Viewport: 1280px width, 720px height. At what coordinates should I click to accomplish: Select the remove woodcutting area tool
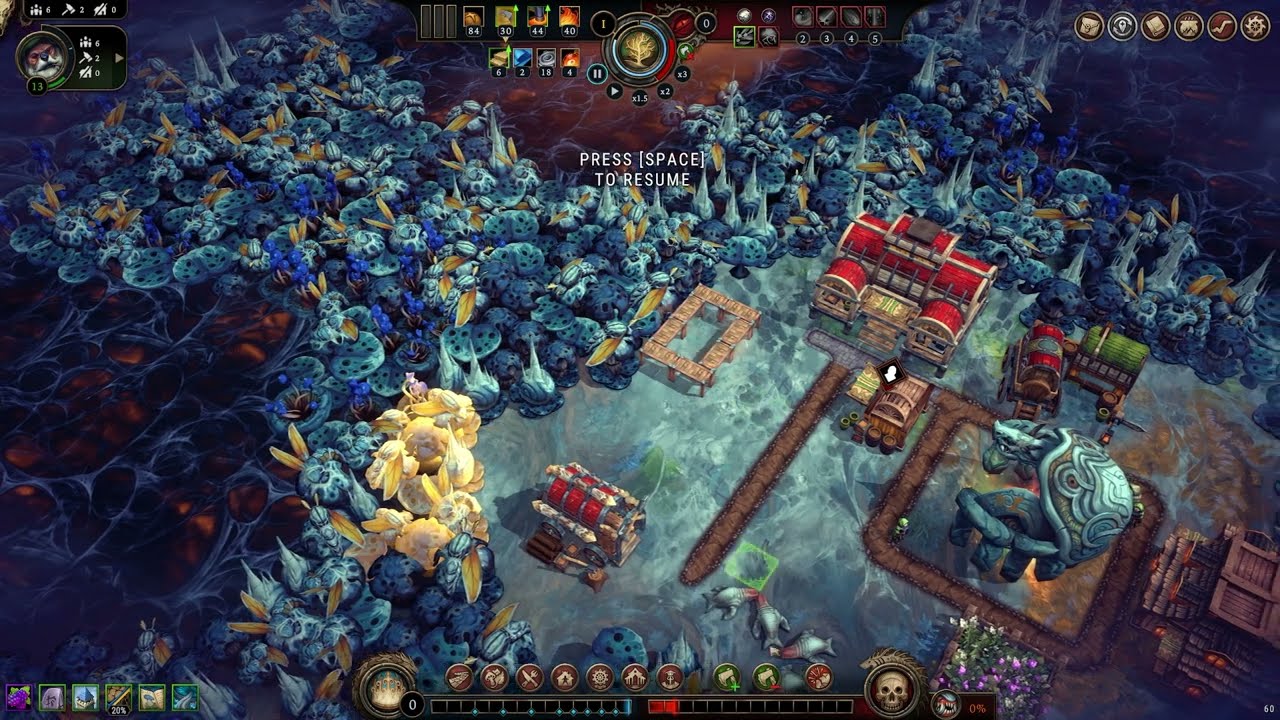coord(767,678)
